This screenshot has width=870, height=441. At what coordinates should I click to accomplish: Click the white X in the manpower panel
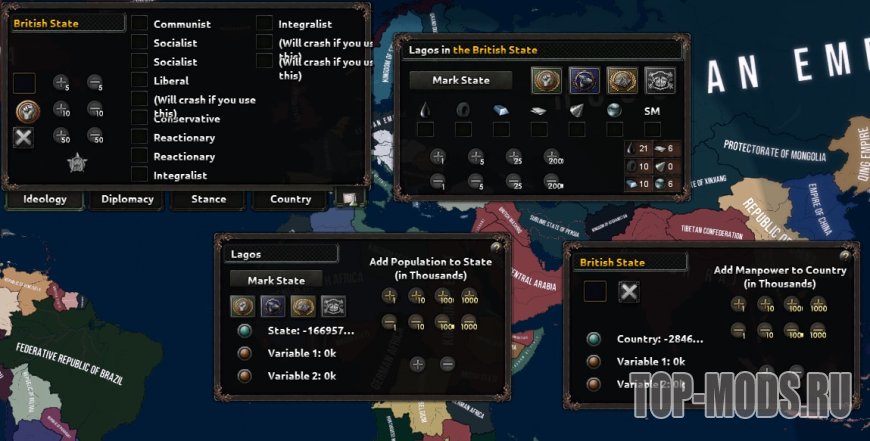pyautogui.click(x=628, y=291)
